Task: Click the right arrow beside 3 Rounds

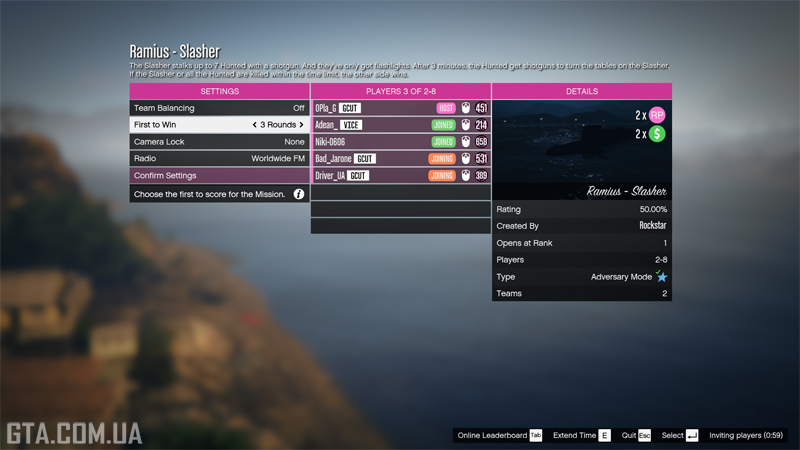Action: (302, 125)
